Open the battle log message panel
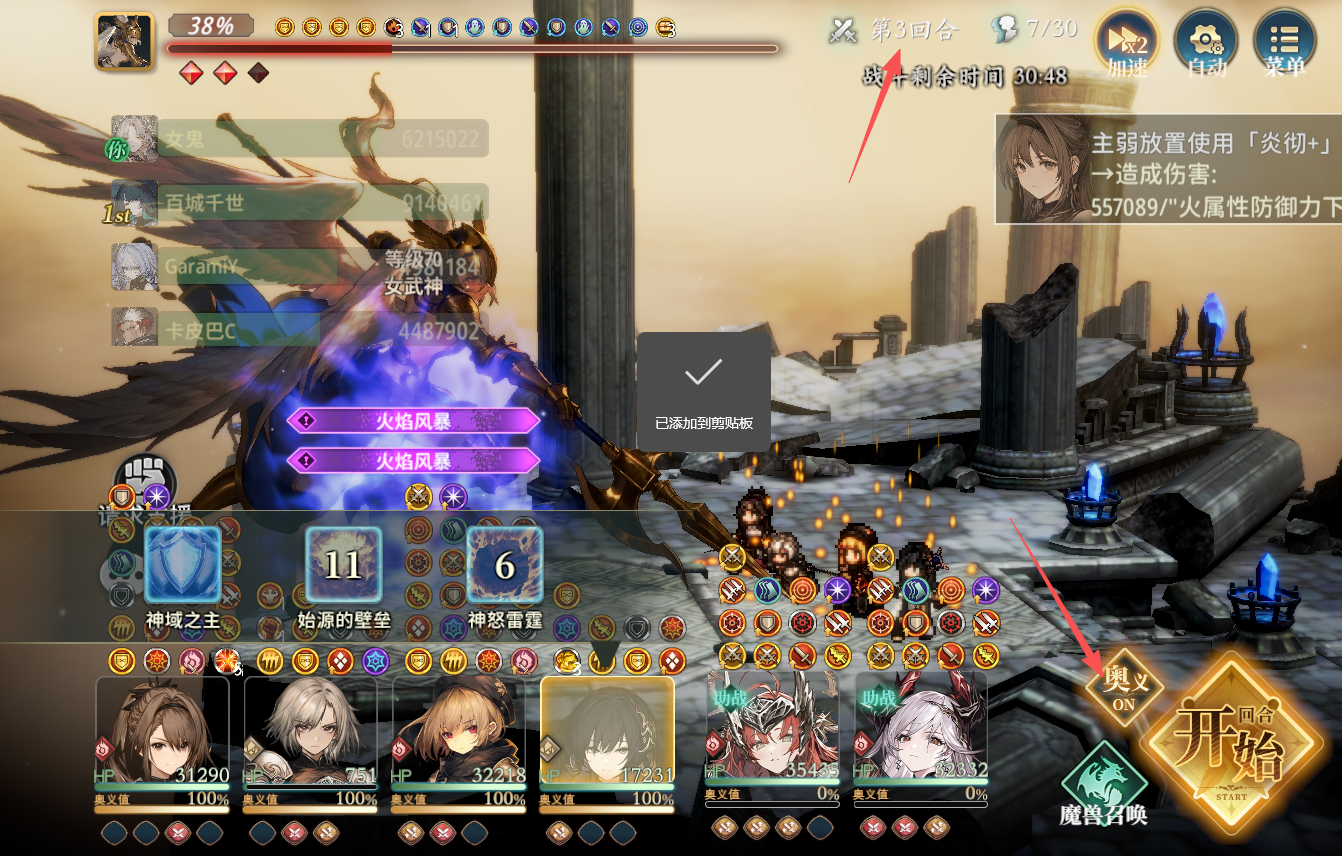The image size is (1342, 856). click(x=1167, y=168)
